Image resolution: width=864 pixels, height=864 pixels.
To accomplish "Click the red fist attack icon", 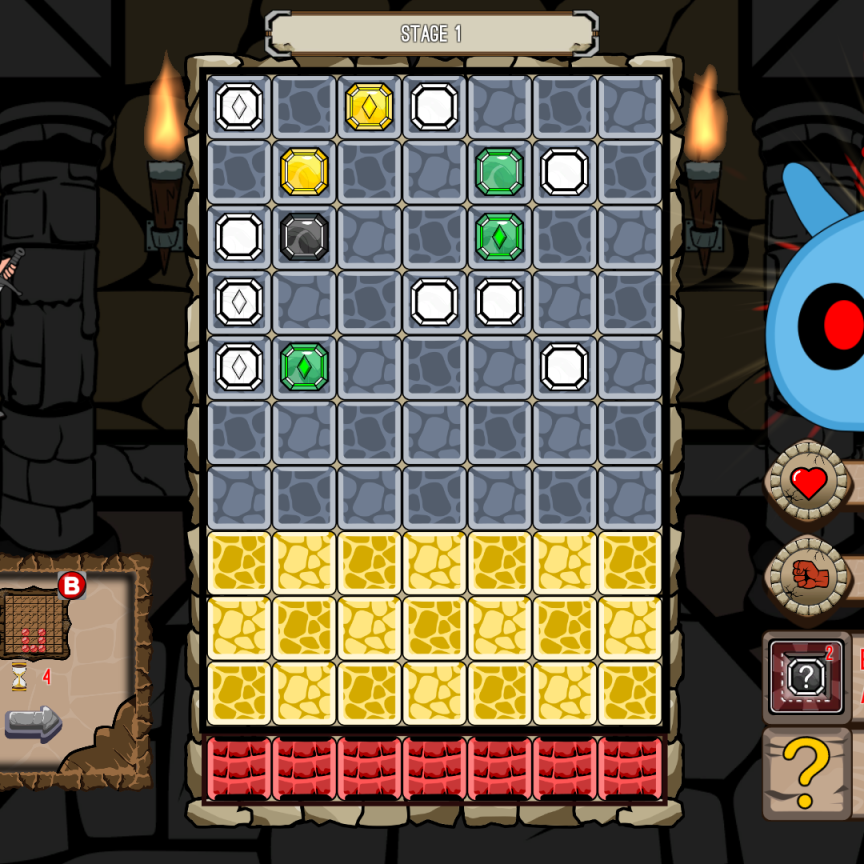I will [x=807, y=575].
